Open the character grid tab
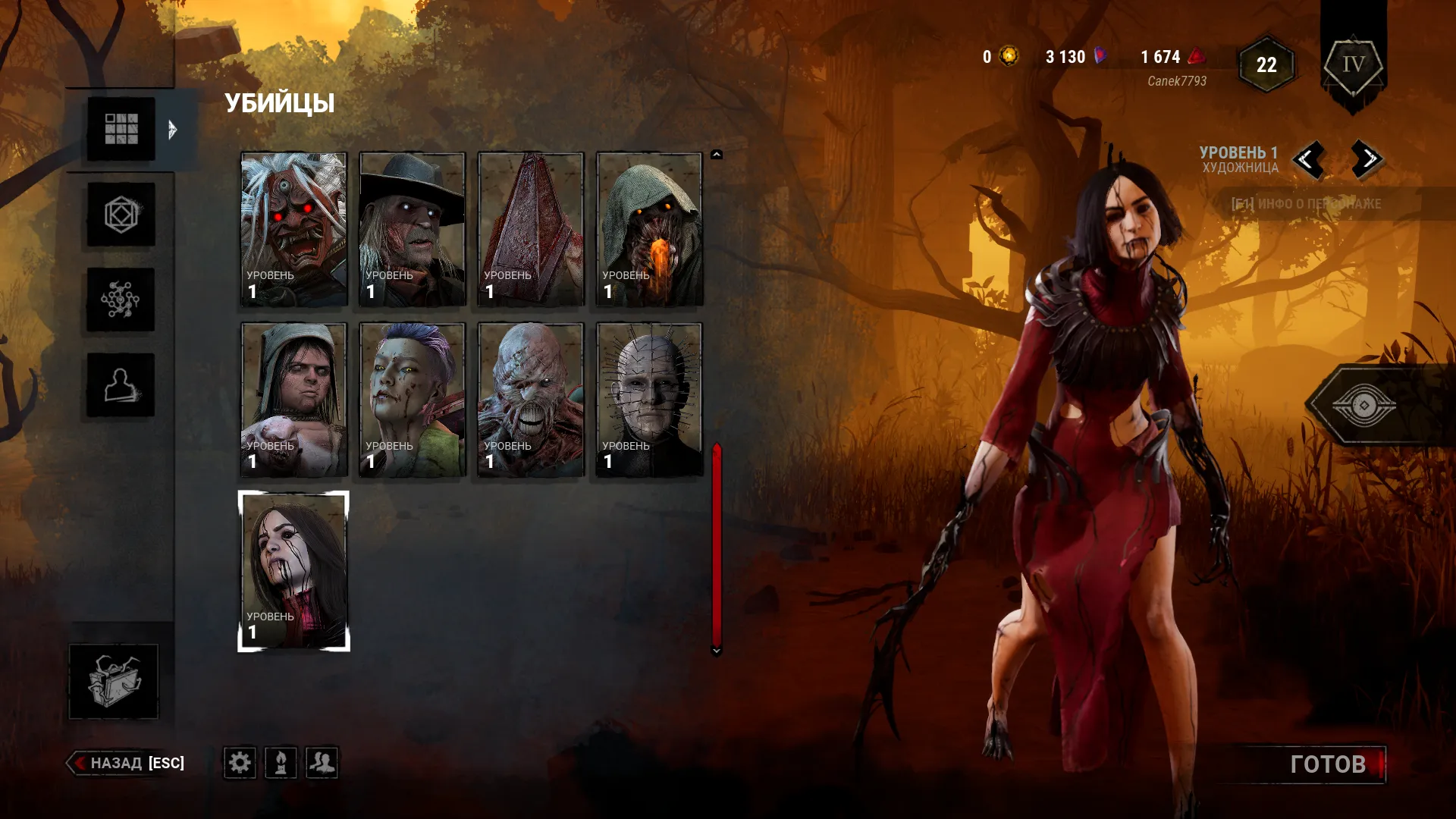 tap(121, 129)
